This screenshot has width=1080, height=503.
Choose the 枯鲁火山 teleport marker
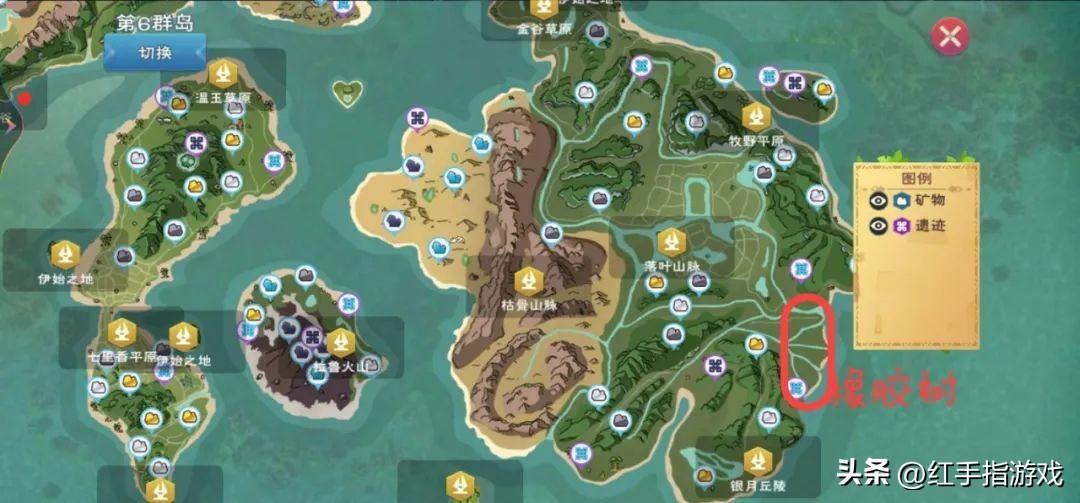[x=342, y=342]
